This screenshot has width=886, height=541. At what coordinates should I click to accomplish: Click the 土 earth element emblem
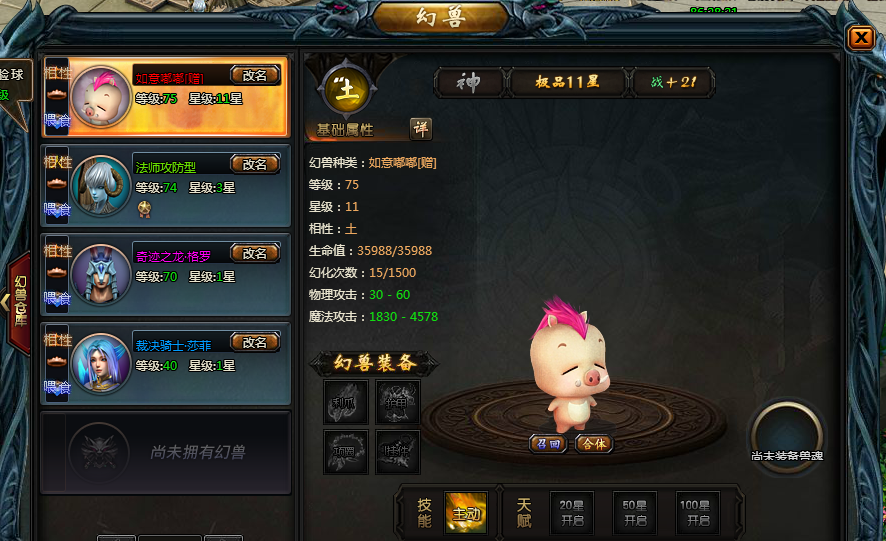pos(347,91)
